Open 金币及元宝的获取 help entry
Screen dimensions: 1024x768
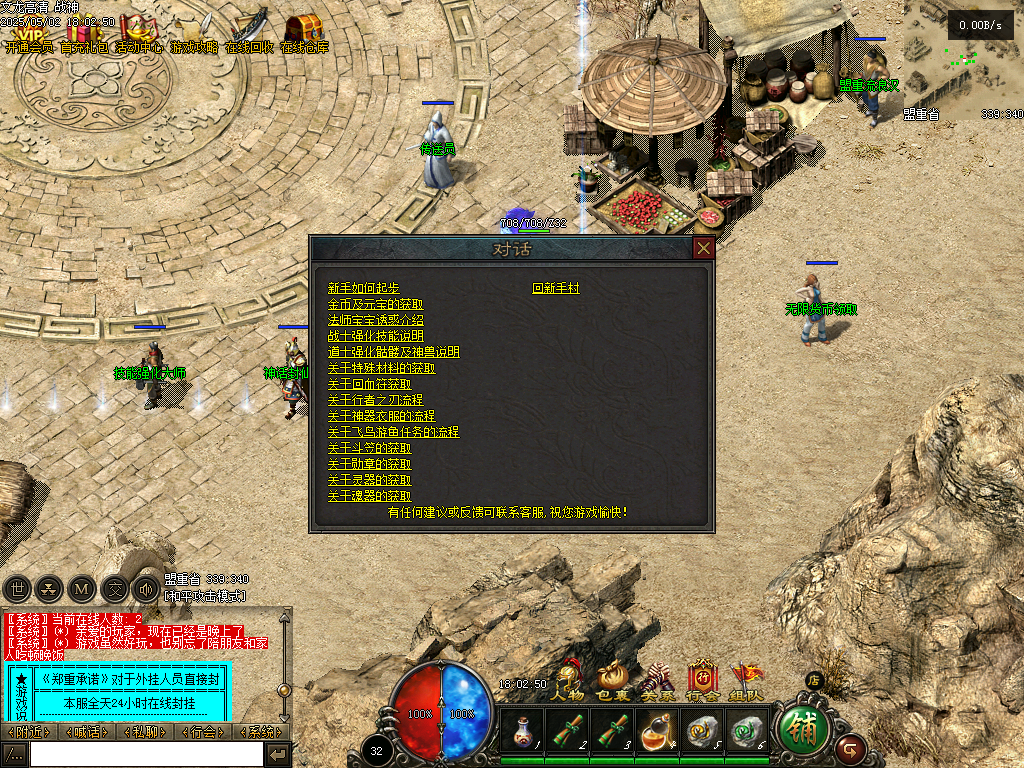[x=375, y=304]
